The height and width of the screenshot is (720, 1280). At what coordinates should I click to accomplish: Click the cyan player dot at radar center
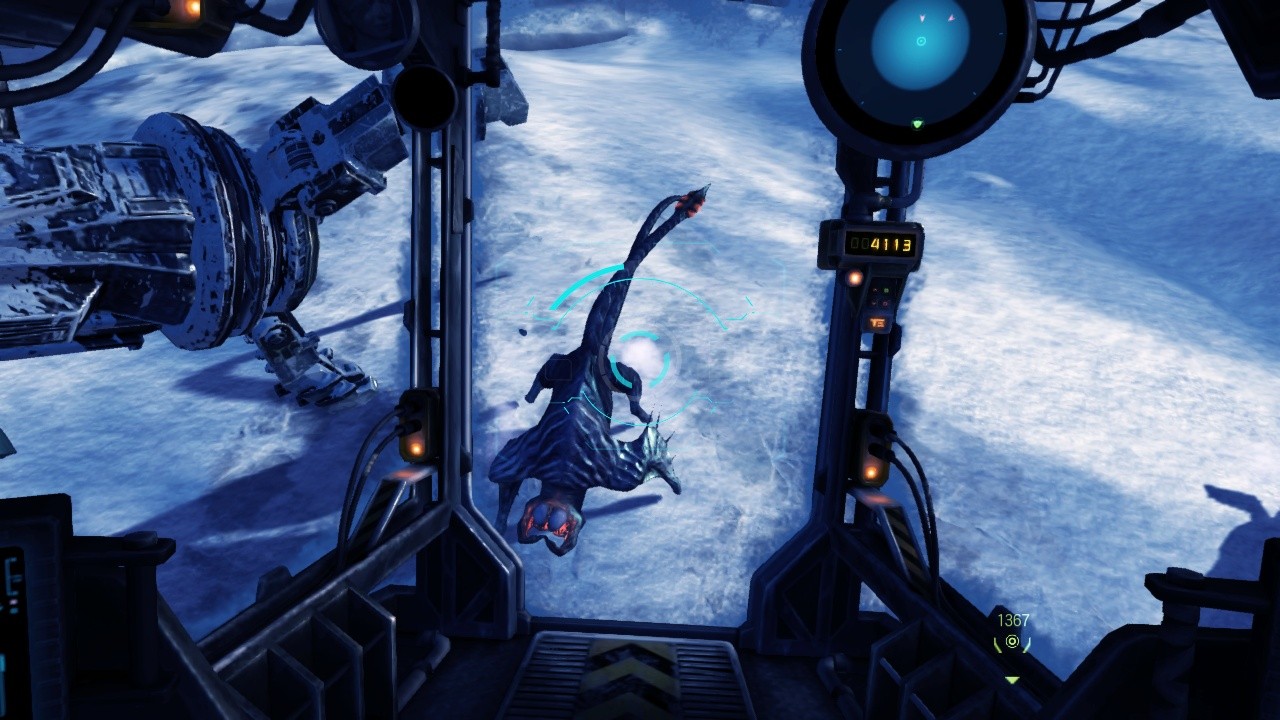pos(921,41)
